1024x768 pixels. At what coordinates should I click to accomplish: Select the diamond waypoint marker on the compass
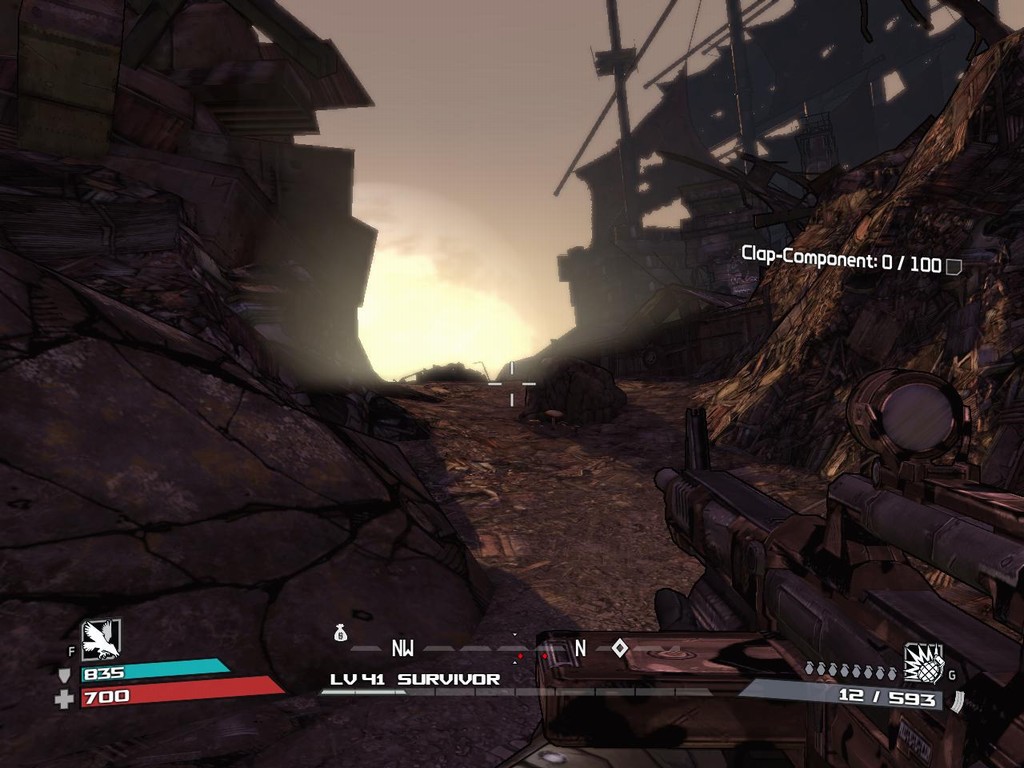tap(620, 648)
